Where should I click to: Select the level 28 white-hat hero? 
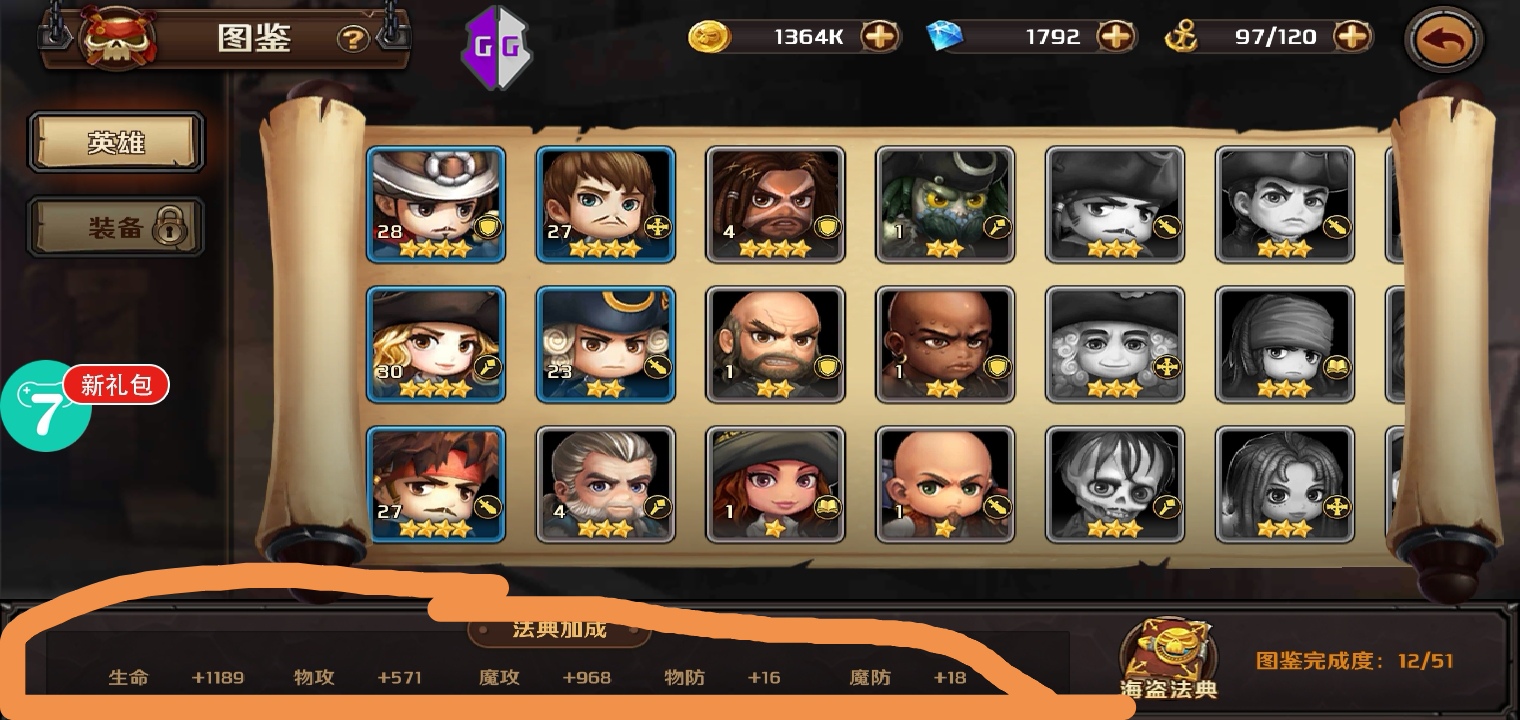click(436, 204)
